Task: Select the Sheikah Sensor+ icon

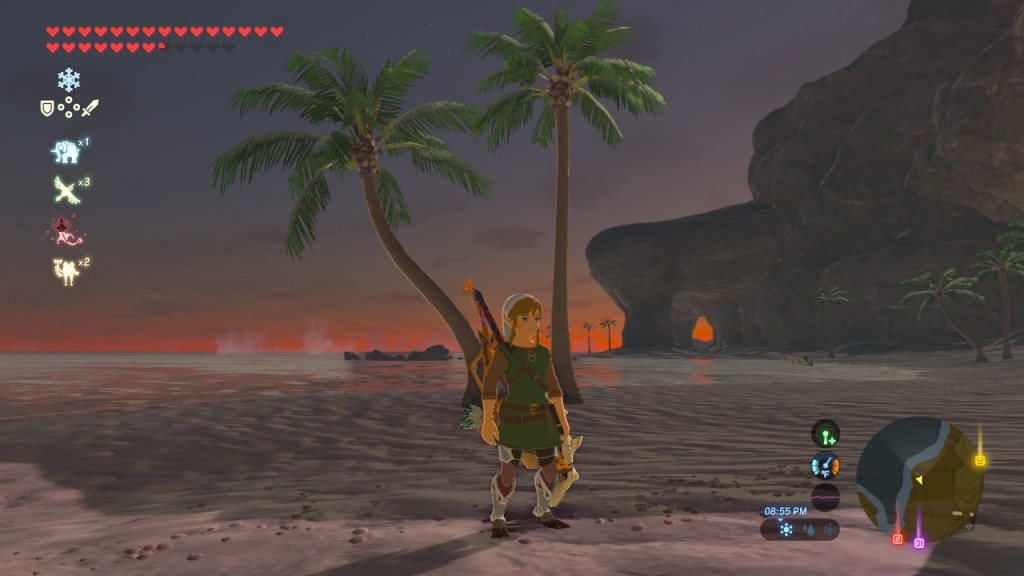Action: pyautogui.click(x=825, y=434)
